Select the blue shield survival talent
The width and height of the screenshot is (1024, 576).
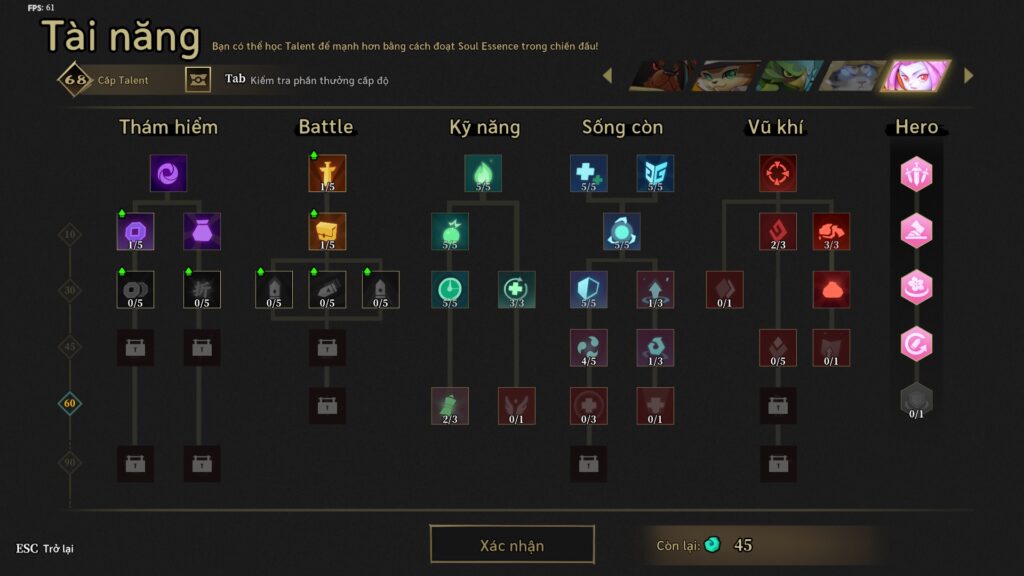(x=588, y=289)
